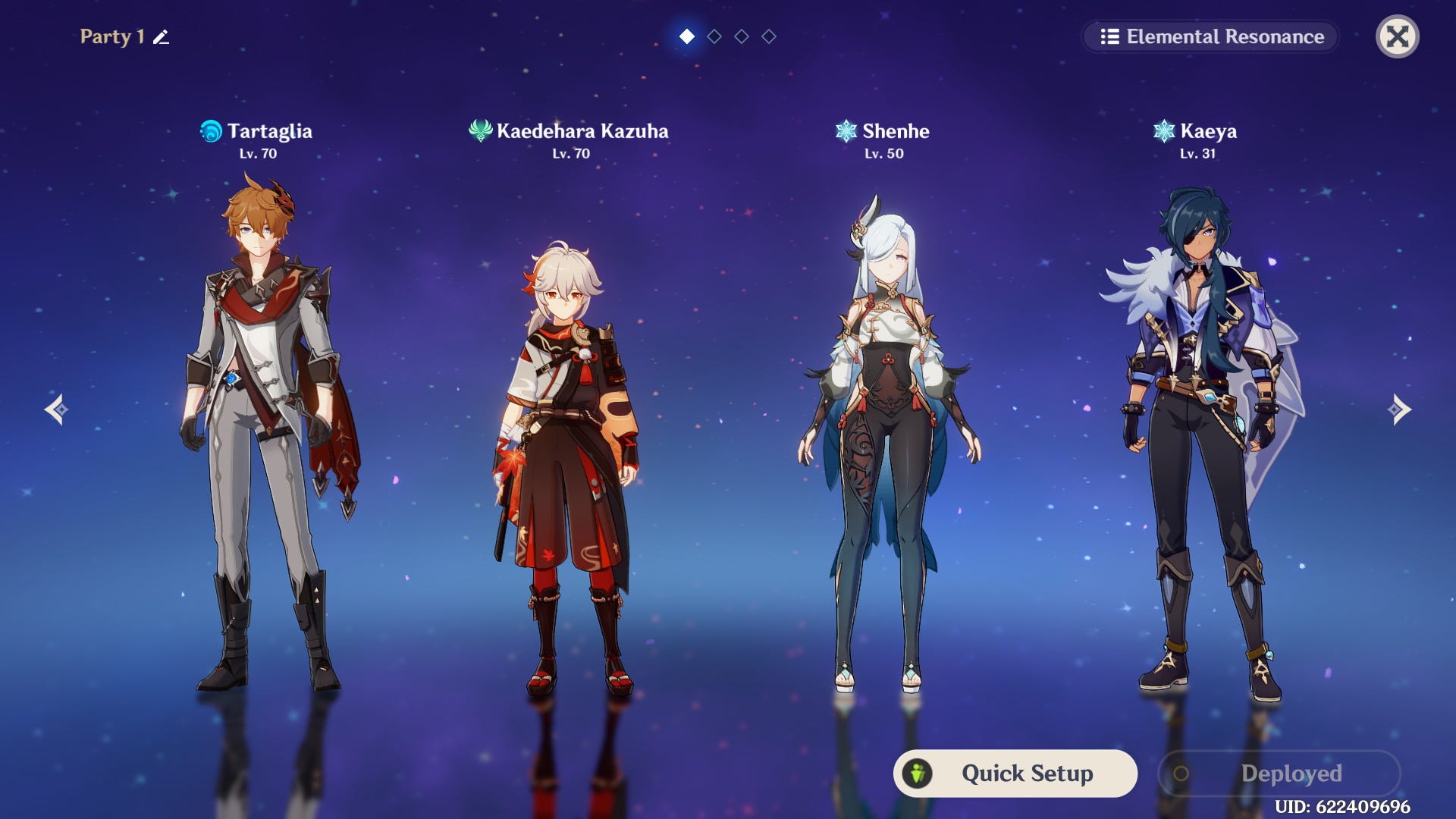Select the second page indicator diamond
Viewport: 1456px width, 819px height.
click(714, 36)
